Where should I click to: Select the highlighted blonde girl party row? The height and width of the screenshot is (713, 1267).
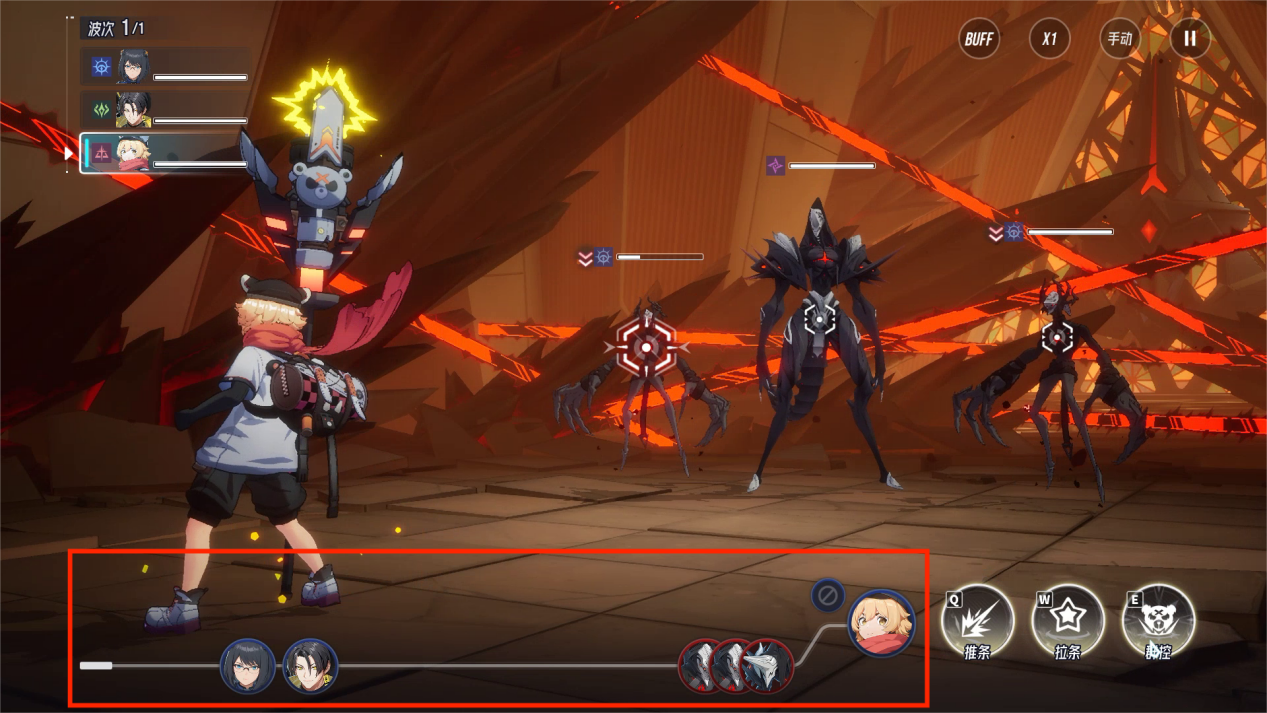tap(165, 154)
